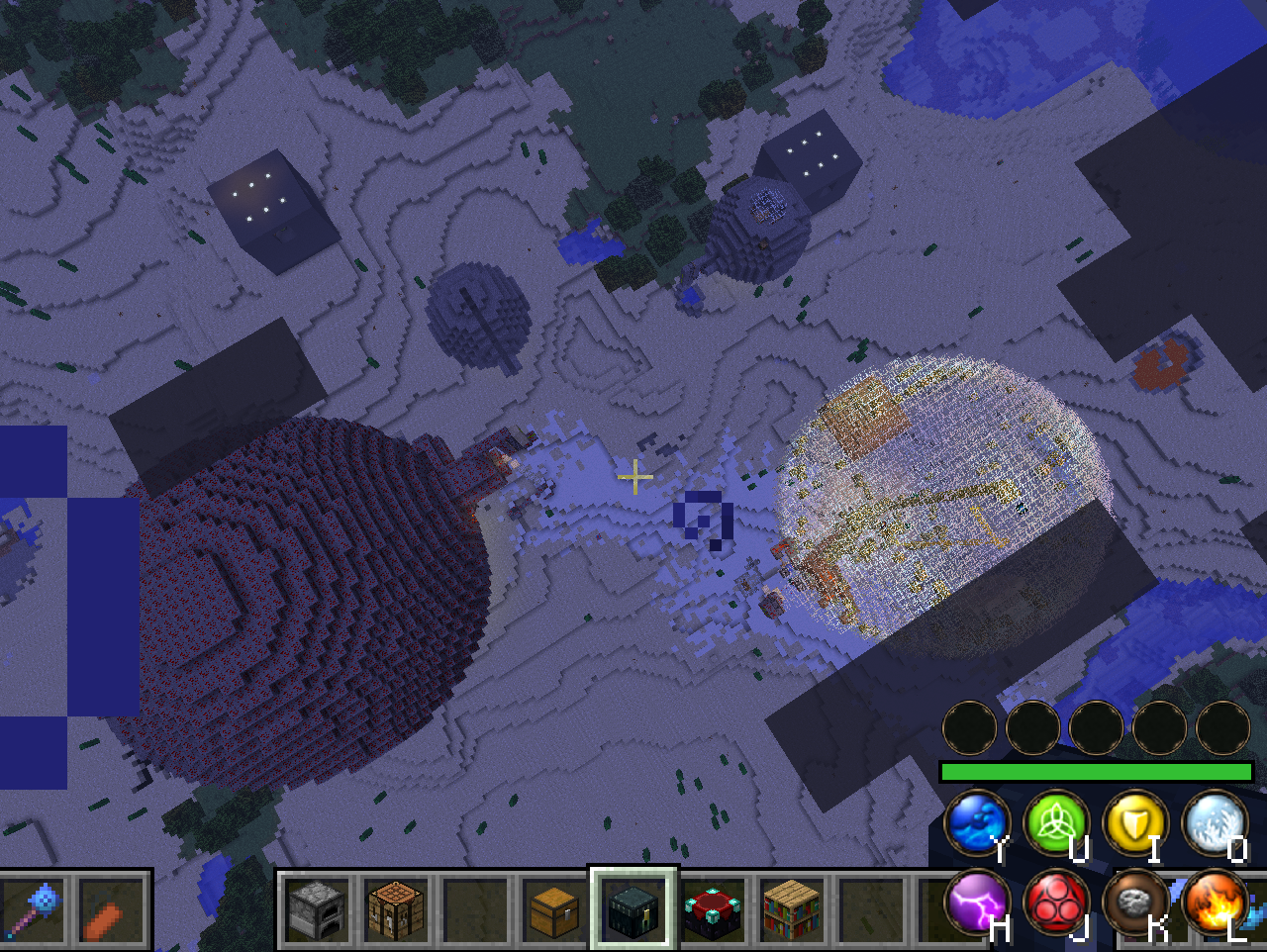Select the furnace in the hotbar
Screen dimensions: 1267x952
tap(318, 911)
